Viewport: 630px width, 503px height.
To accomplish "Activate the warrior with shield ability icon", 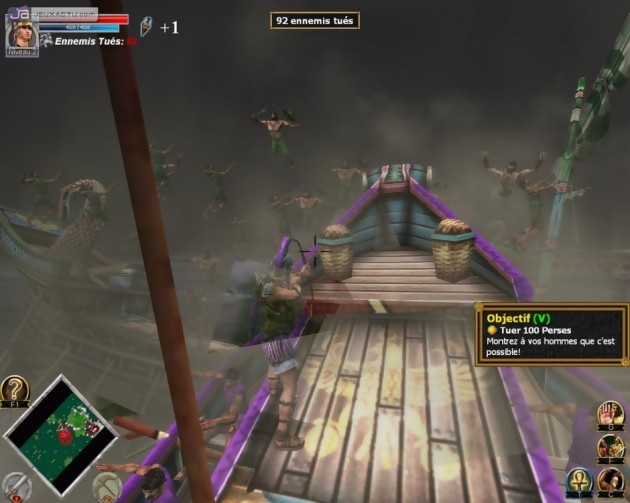I will click(612, 447).
